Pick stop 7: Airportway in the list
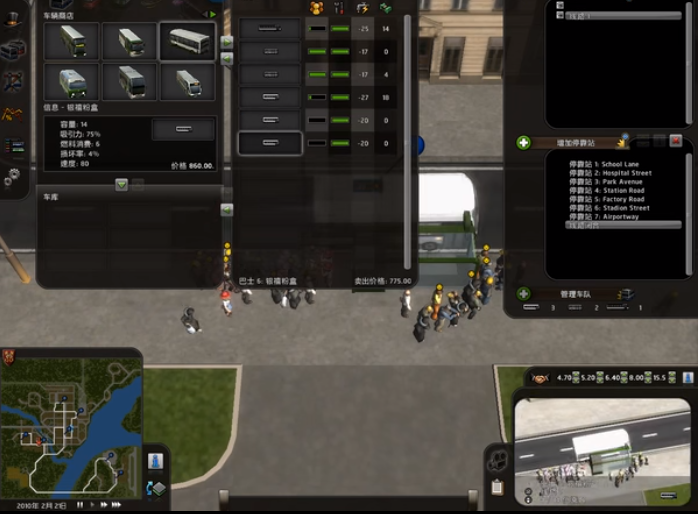 tap(604, 217)
